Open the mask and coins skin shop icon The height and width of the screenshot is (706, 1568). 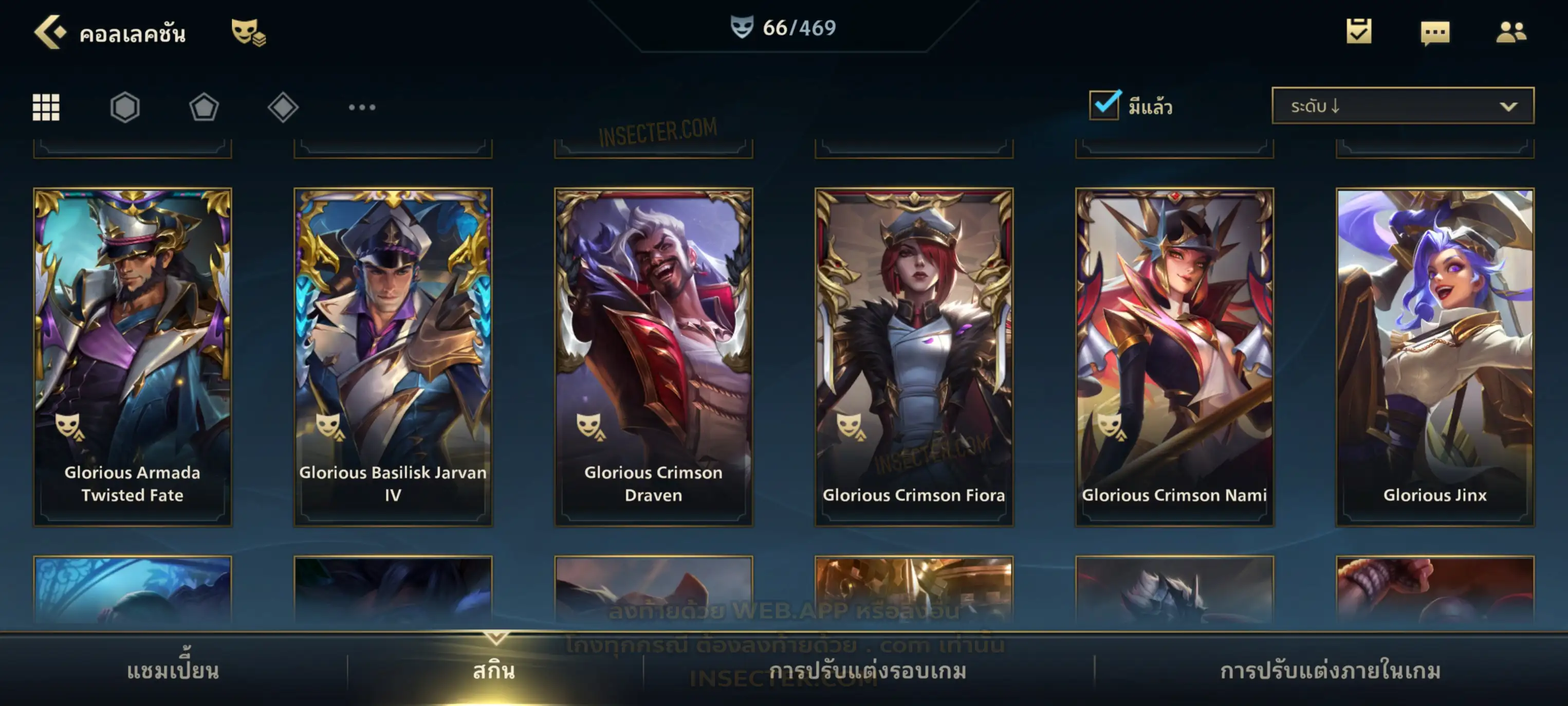[x=248, y=32]
